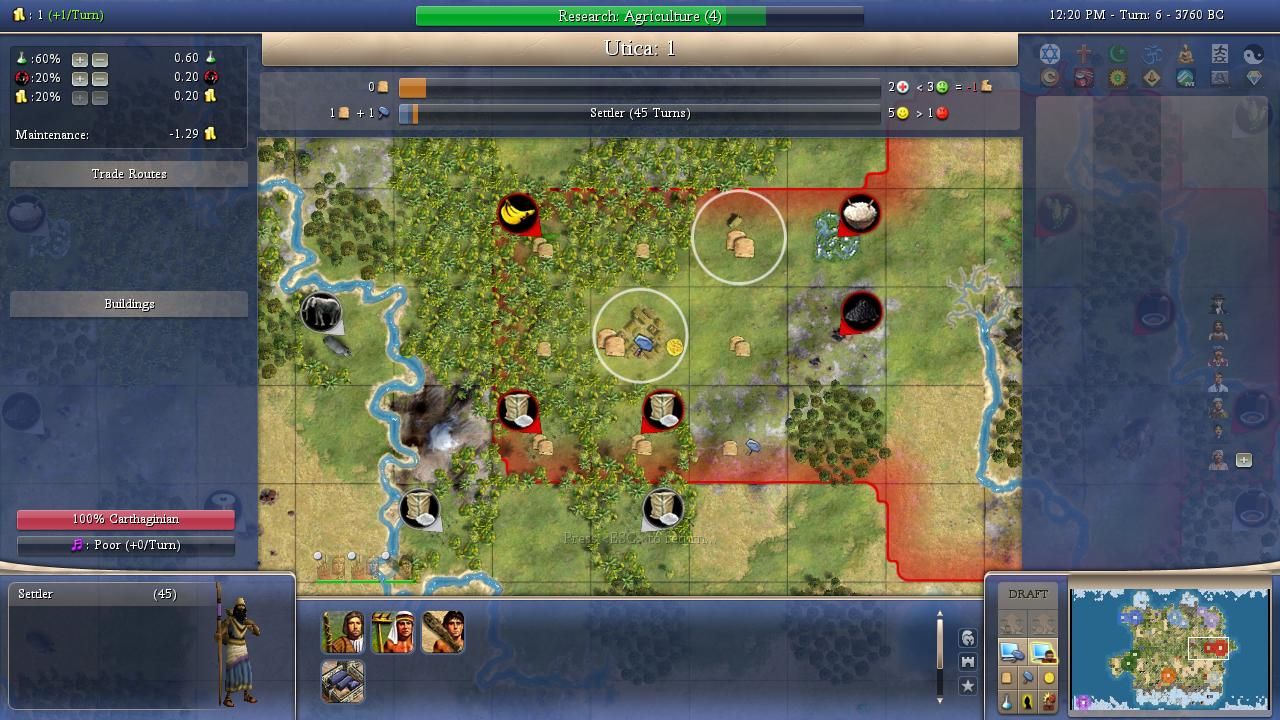Lower the espionage rate with its minus button

[x=99, y=78]
